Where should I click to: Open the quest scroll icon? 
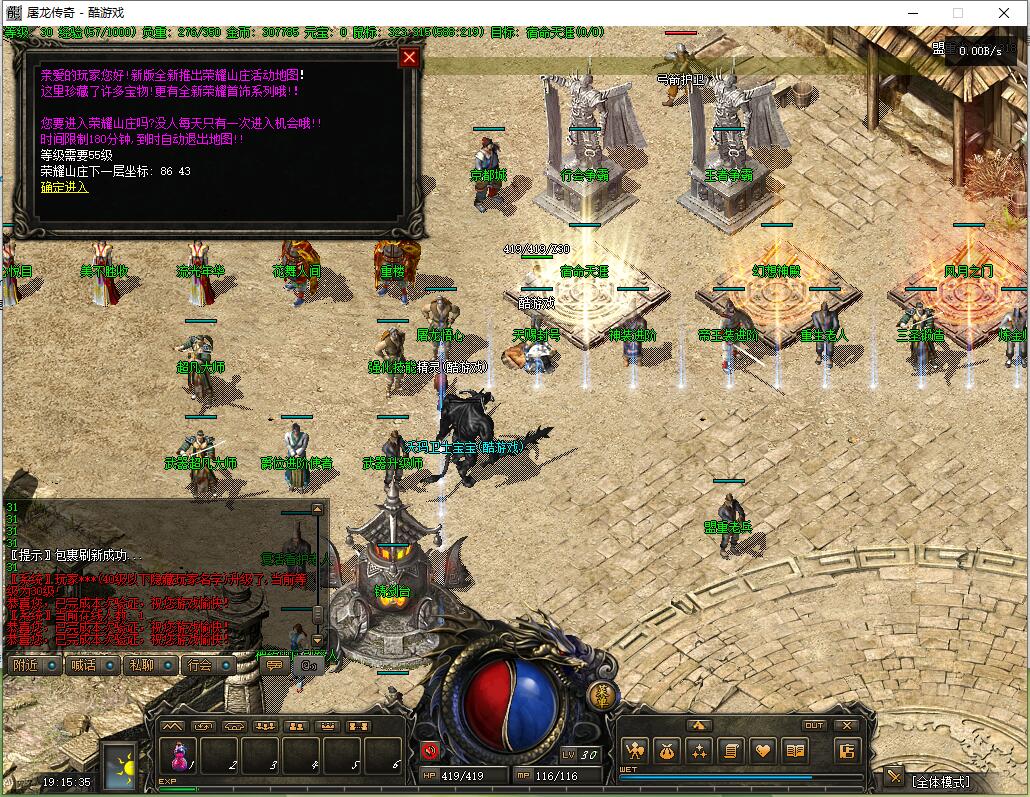tap(732, 750)
